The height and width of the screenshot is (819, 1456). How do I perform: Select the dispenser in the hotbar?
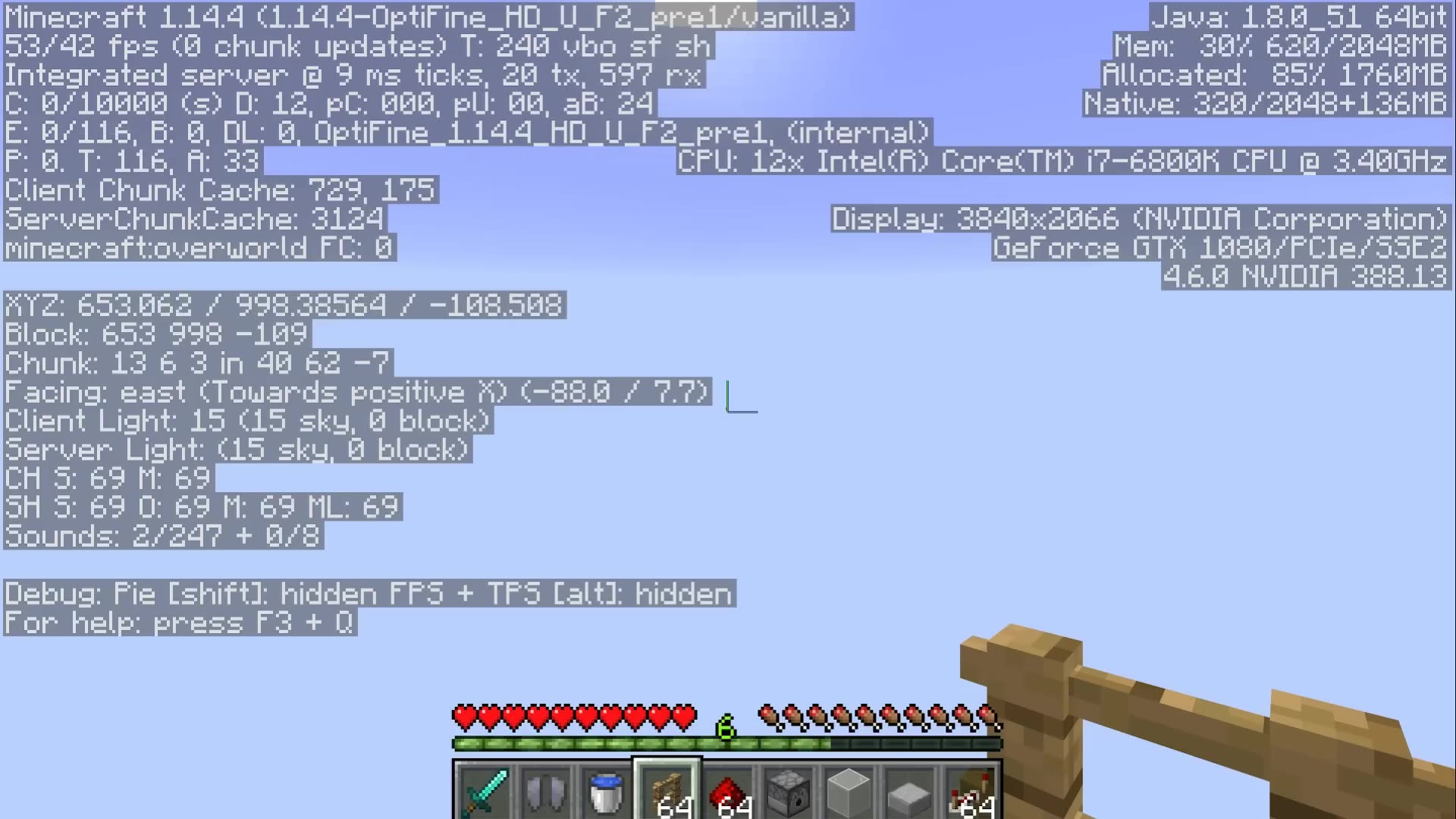click(x=788, y=792)
